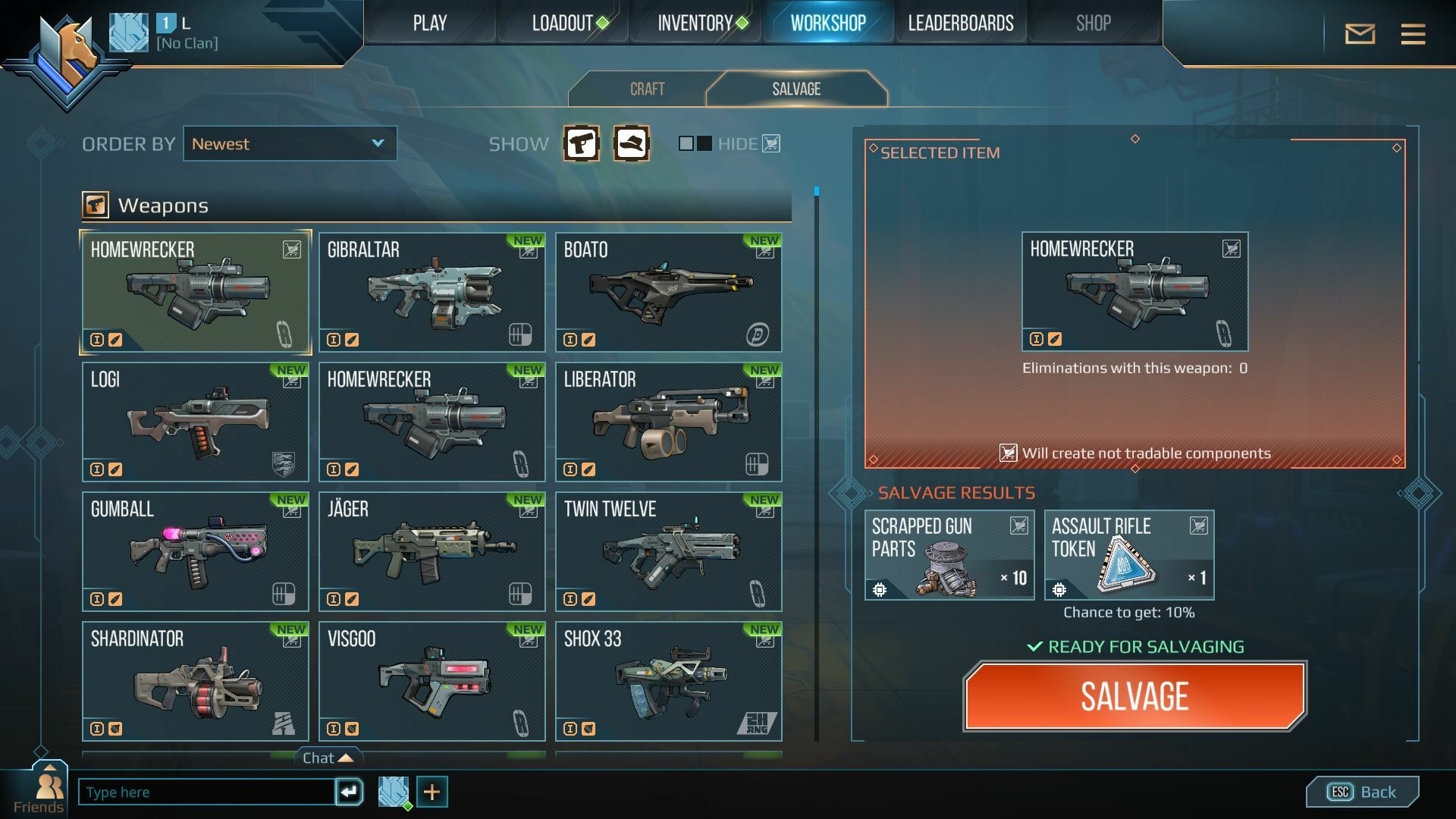This screenshot has width=1456, height=819.
Task: Select the Gumball weapon card
Action: point(195,552)
